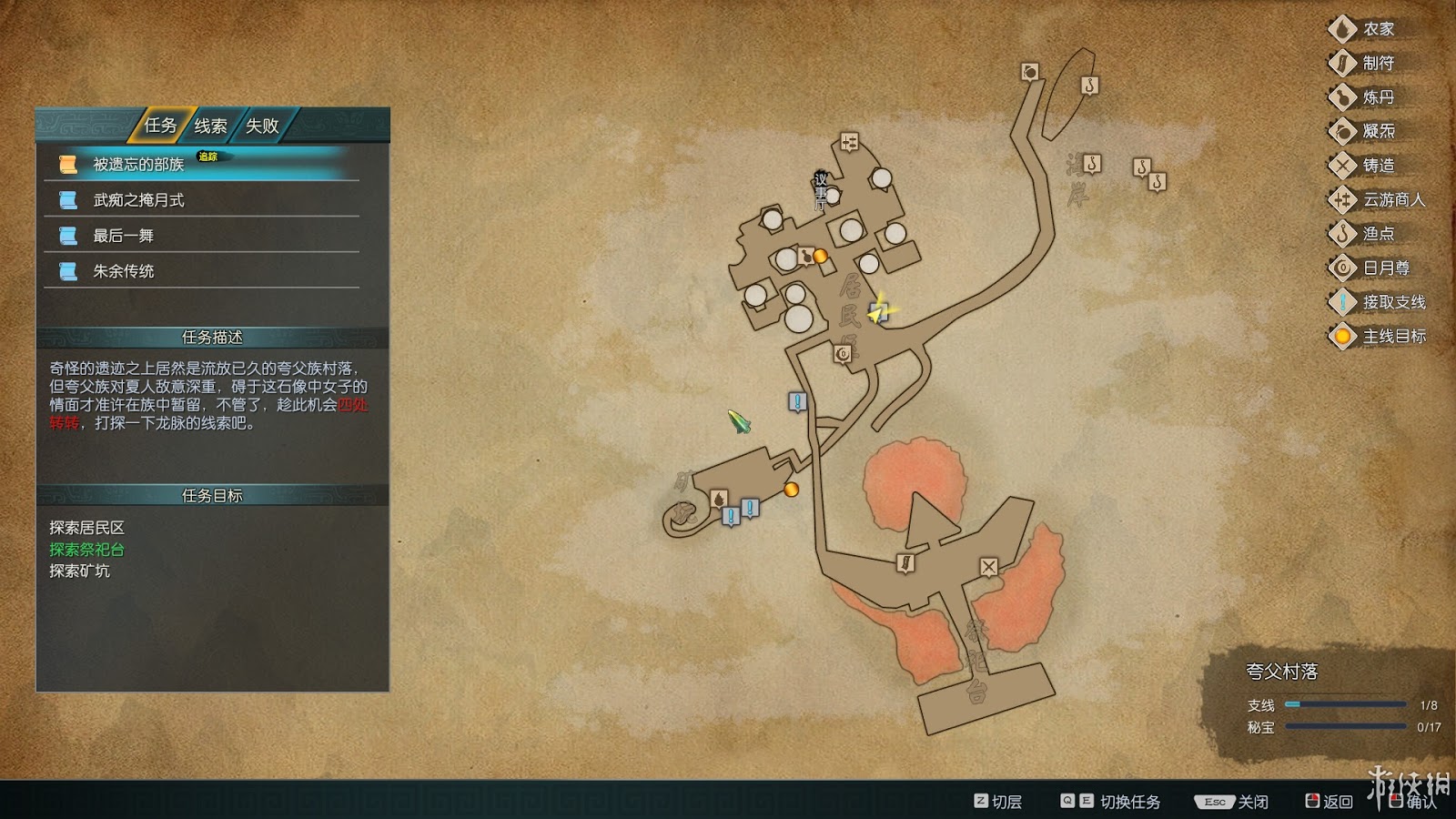Viewport: 1456px width, 819px height.
Task: Select the quest 被遗忘的部族
Action: pyautogui.click(x=138, y=164)
